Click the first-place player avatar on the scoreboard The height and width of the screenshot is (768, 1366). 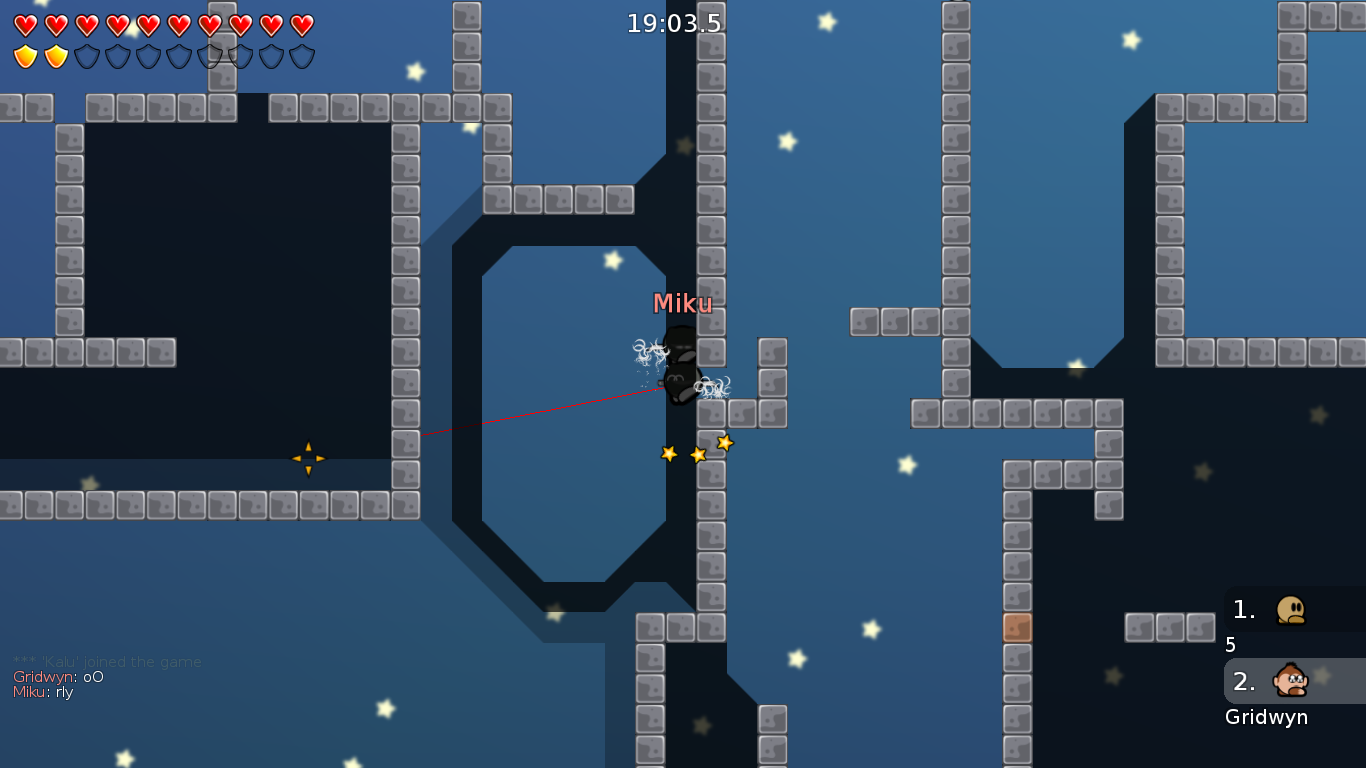tap(1293, 609)
